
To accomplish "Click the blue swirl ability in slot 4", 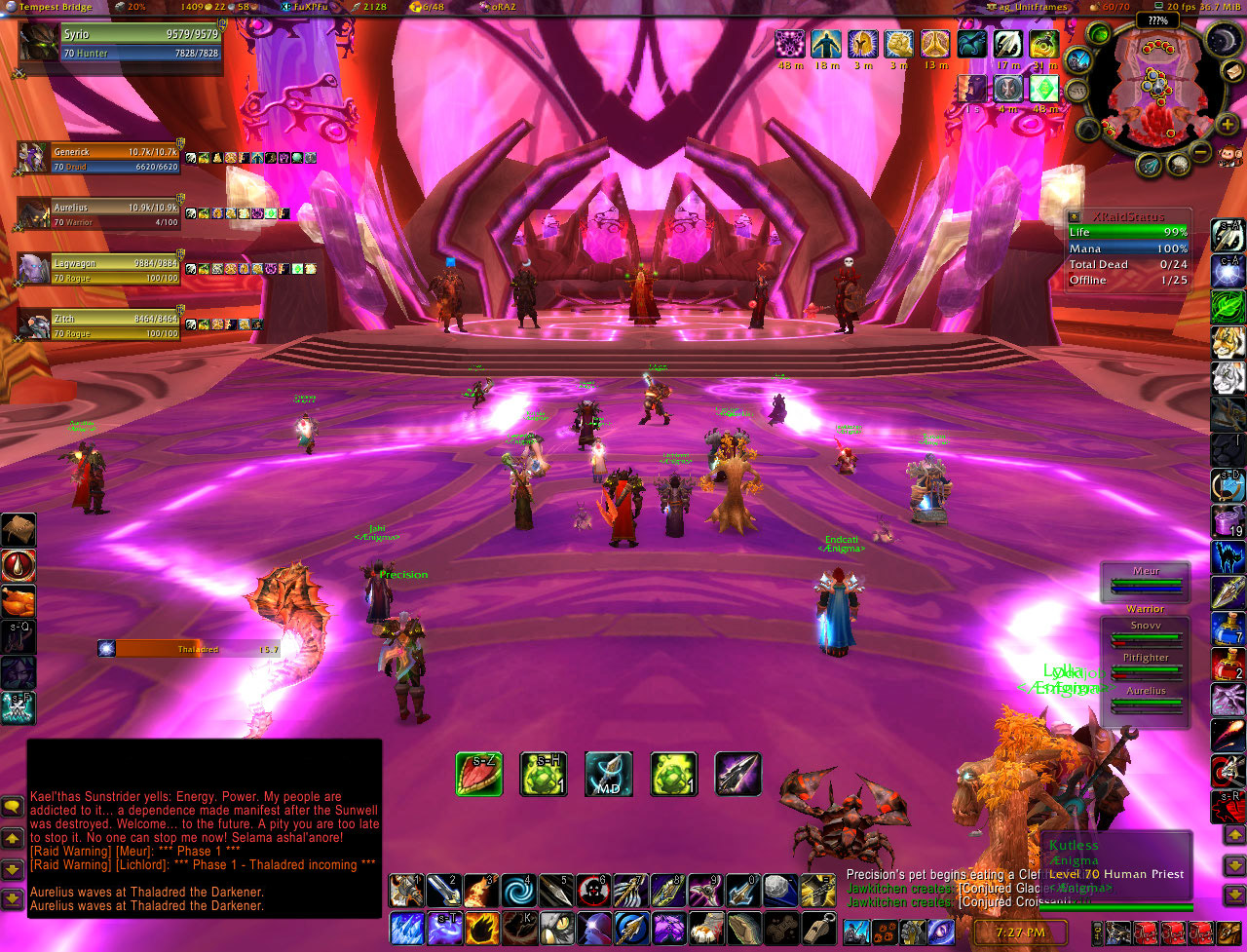I will tap(519, 891).
